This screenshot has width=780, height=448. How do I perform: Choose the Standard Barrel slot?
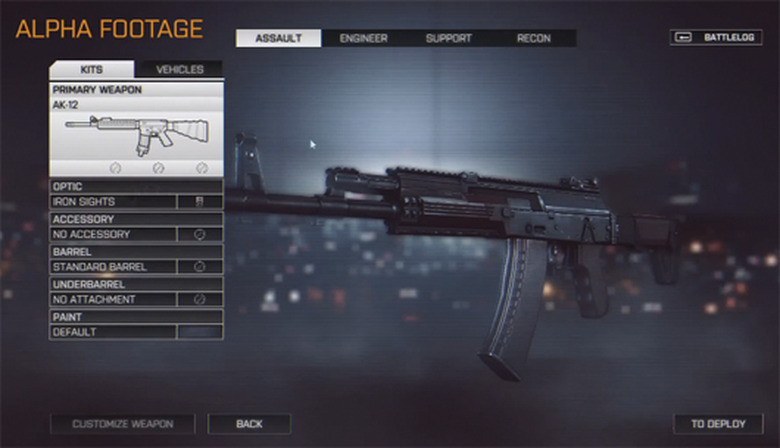point(136,267)
